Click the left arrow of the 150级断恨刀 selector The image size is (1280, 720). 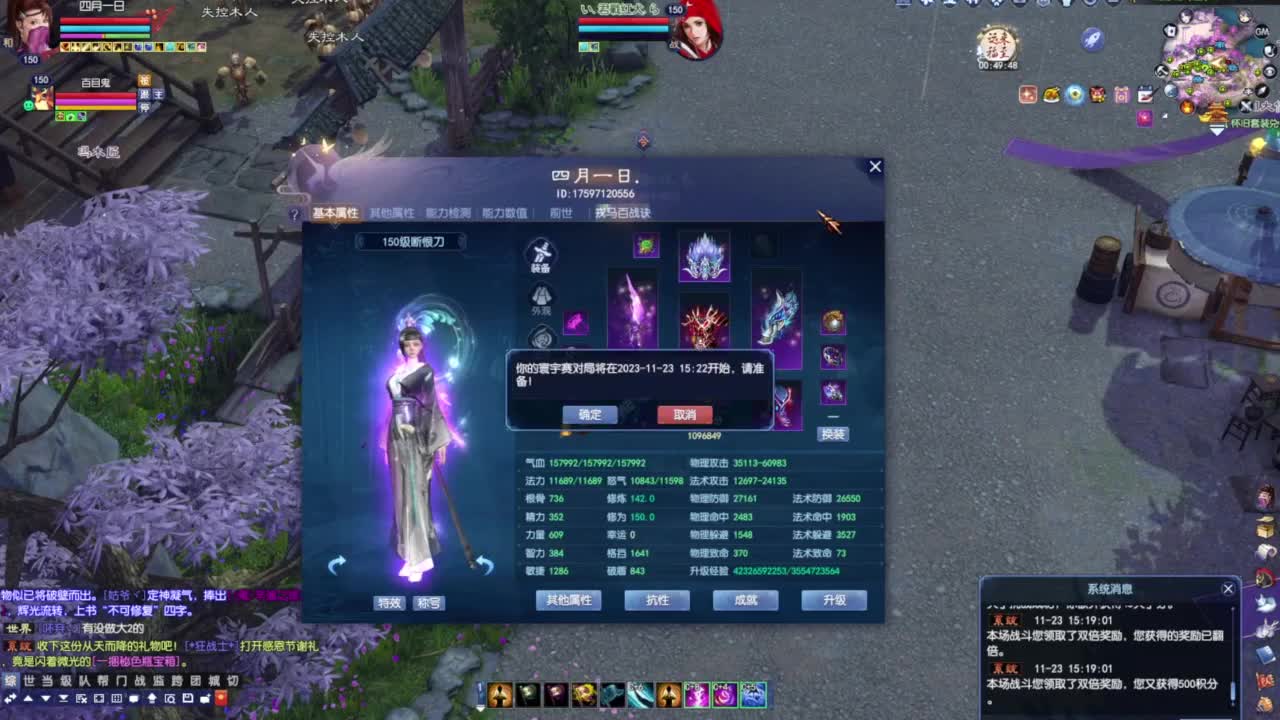[x=363, y=241]
